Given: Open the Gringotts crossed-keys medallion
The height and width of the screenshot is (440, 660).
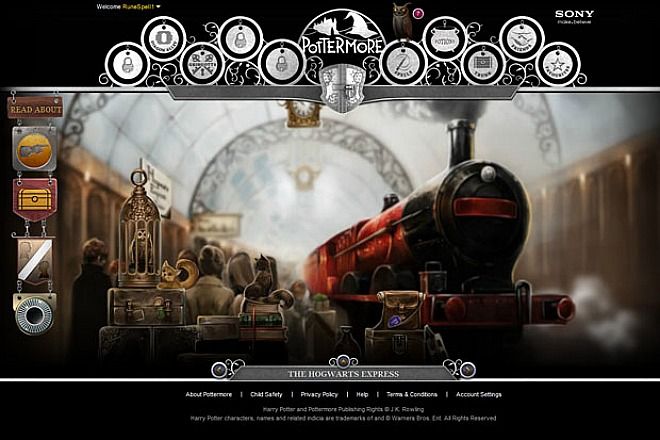Looking at the screenshot, I should (x=202, y=64).
